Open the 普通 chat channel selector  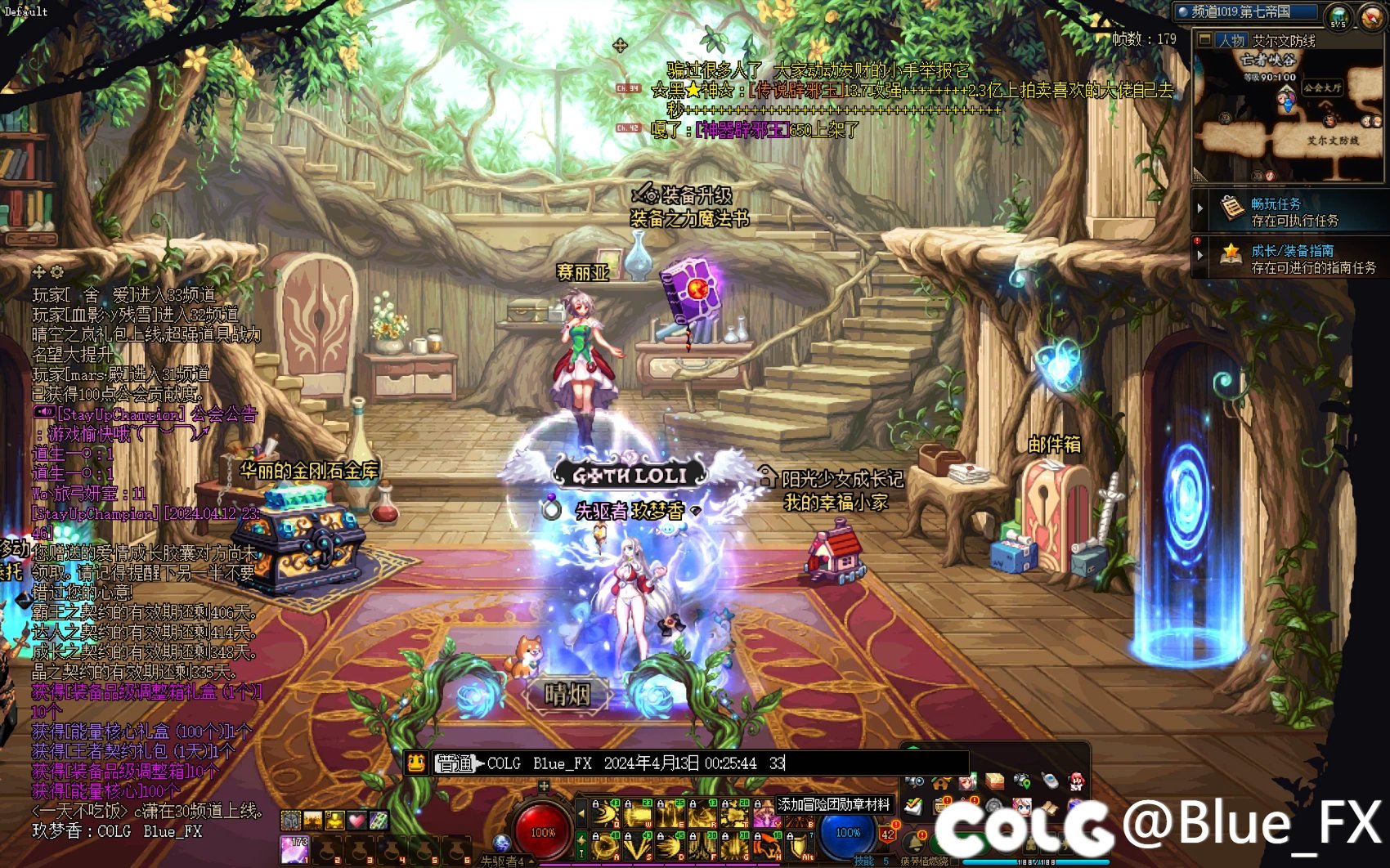456,763
